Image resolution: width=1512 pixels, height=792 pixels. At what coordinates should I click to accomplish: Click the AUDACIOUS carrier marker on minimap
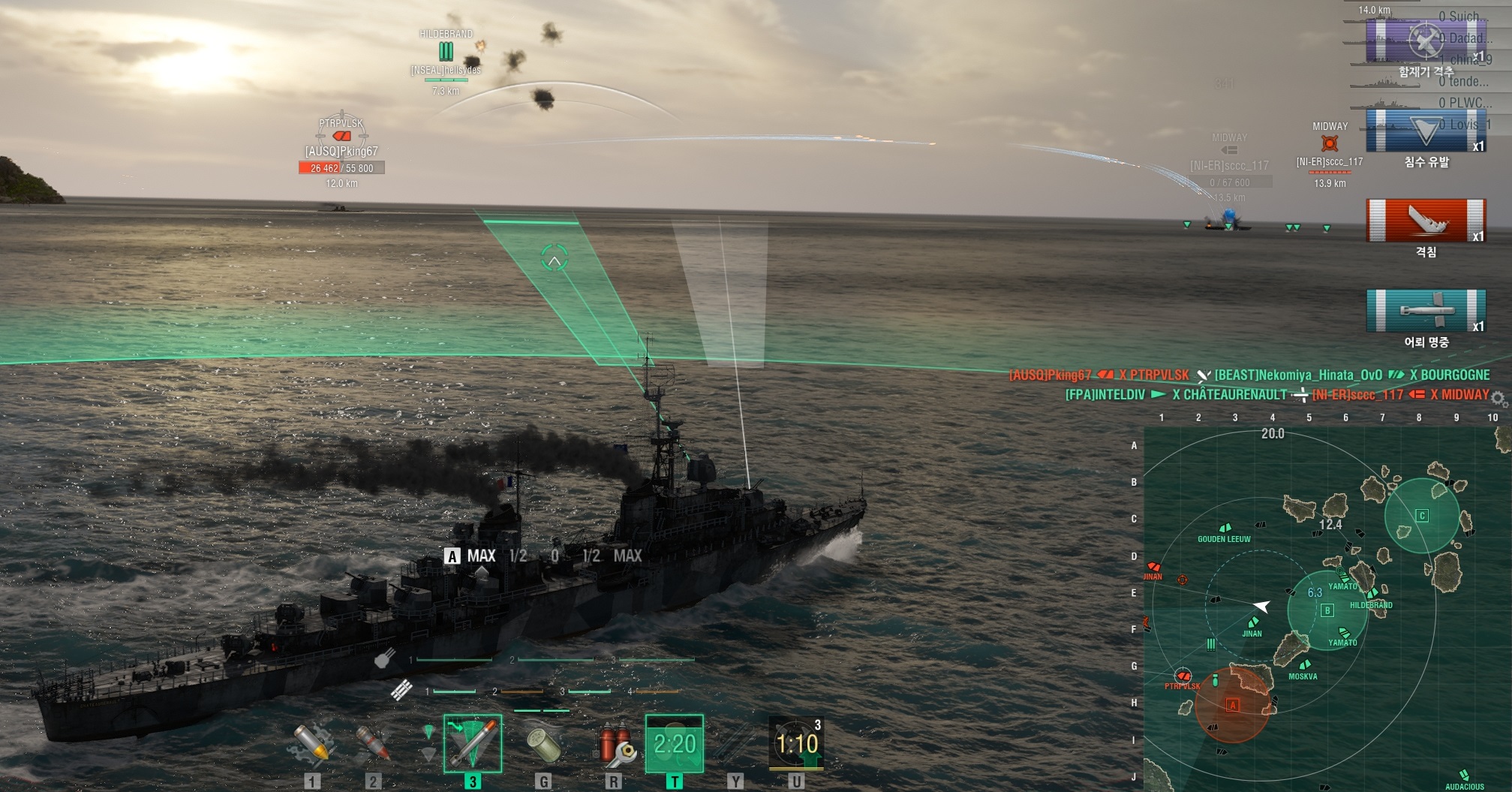[x=1463, y=775]
